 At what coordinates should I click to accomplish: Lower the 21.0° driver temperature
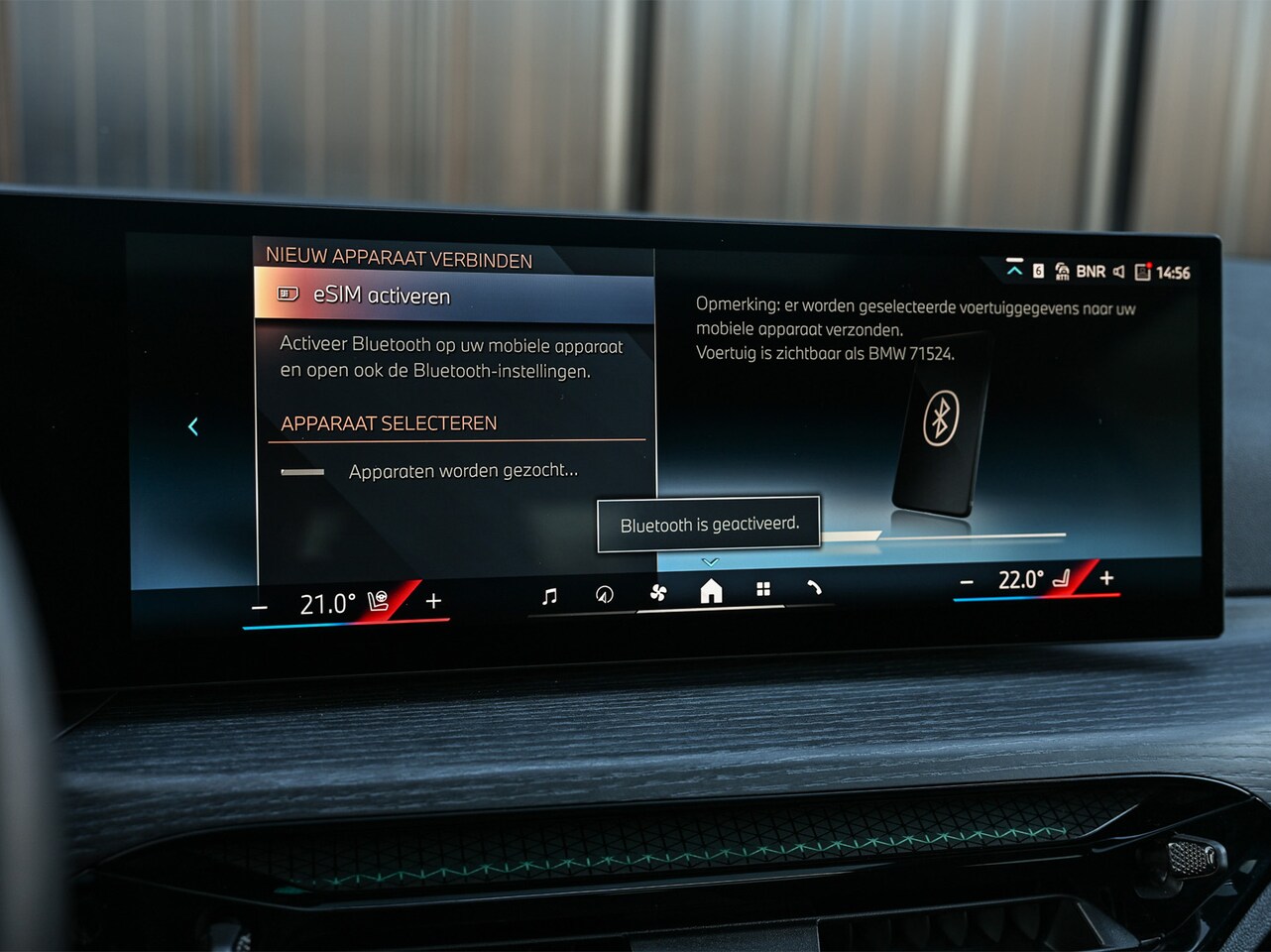(260, 606)
